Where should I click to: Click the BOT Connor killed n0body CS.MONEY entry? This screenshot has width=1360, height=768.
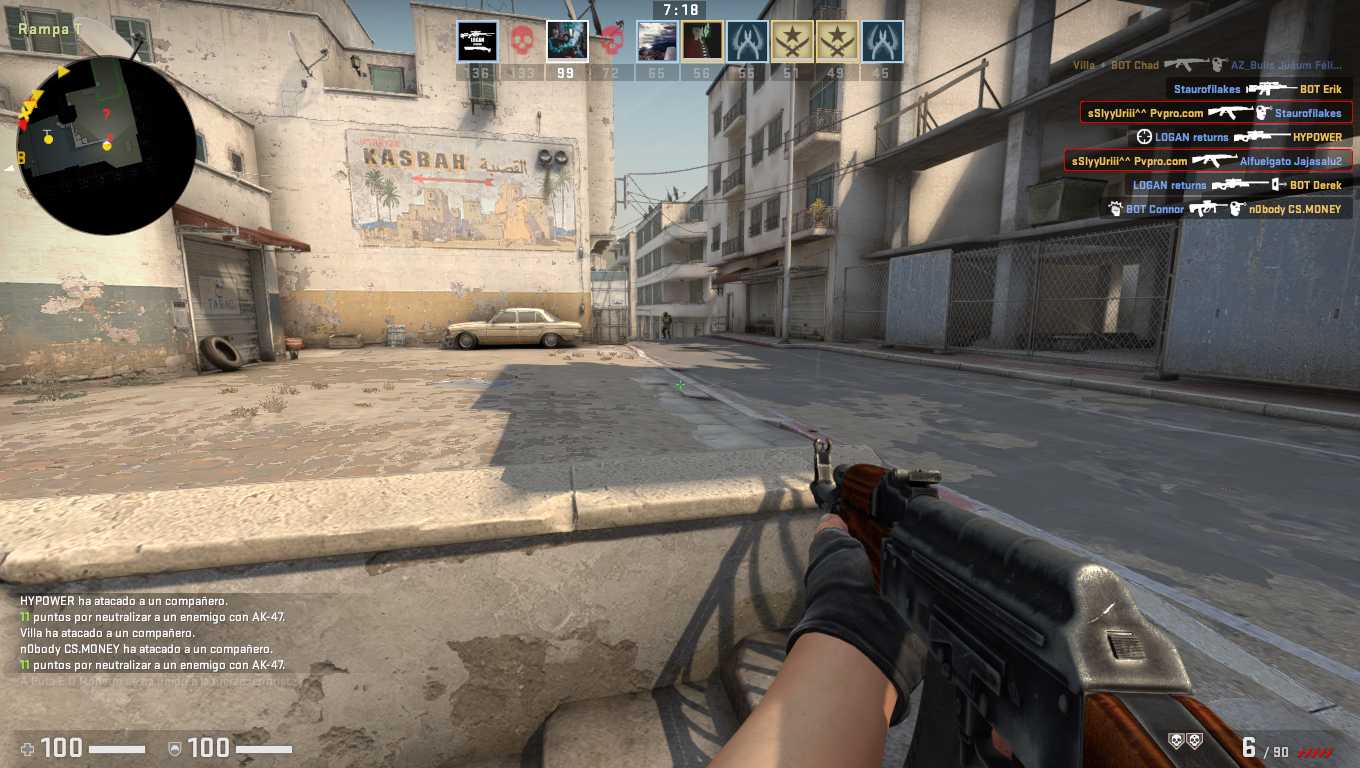(x=1225, y=209)
